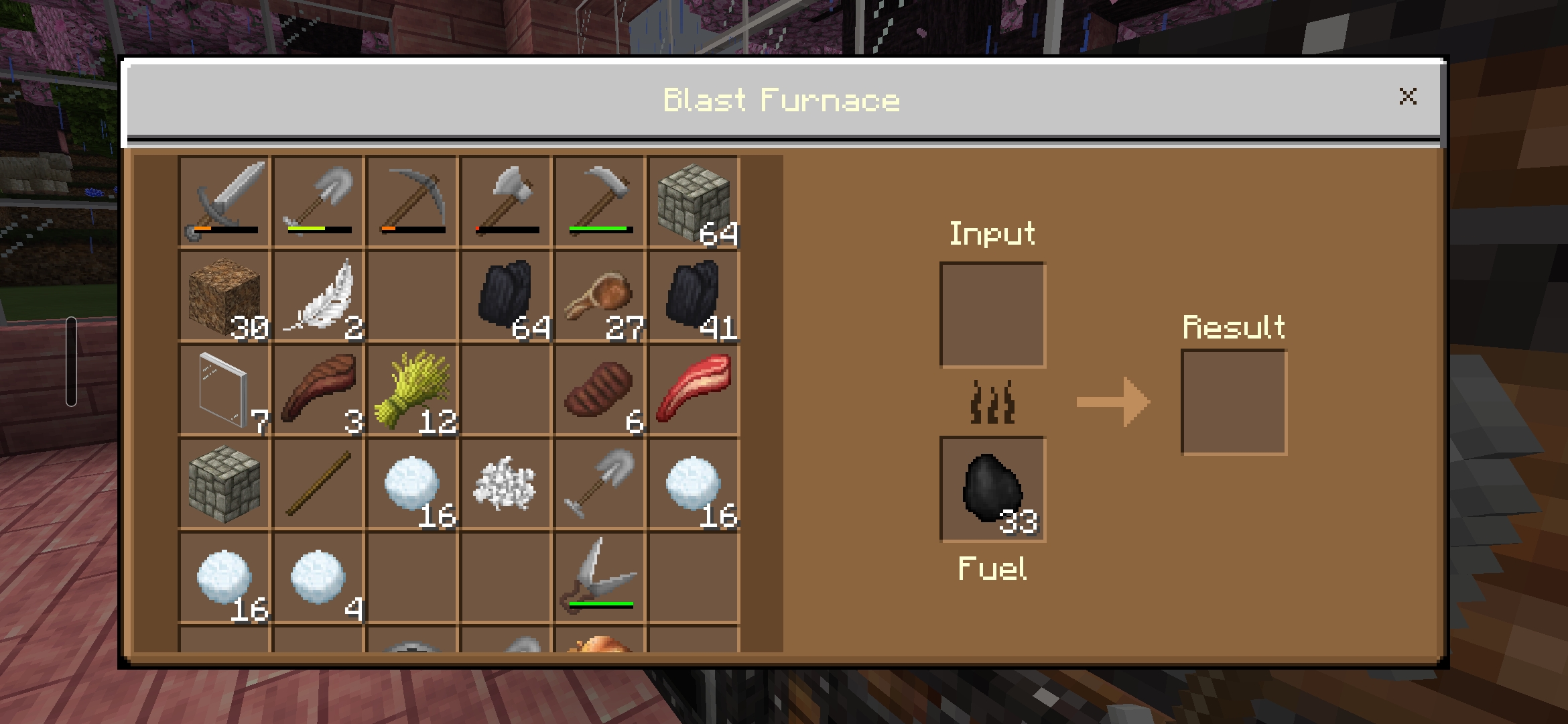This screenshot has width=1568, height=724.
Task: Pick up the iron pickaxe
Action: click(412, 201)
